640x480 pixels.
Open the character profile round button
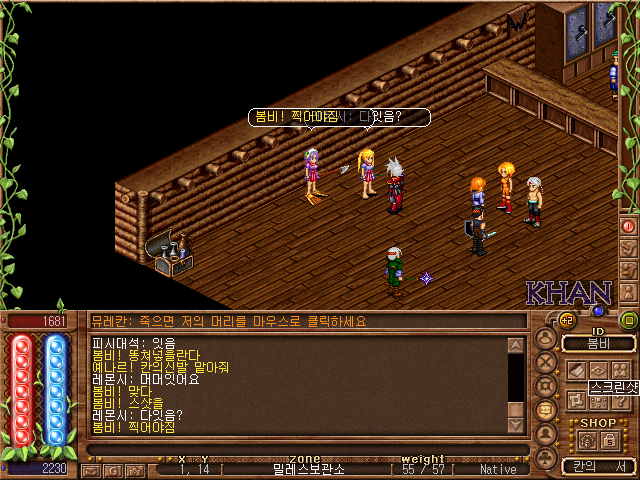(x=547, y=337)
